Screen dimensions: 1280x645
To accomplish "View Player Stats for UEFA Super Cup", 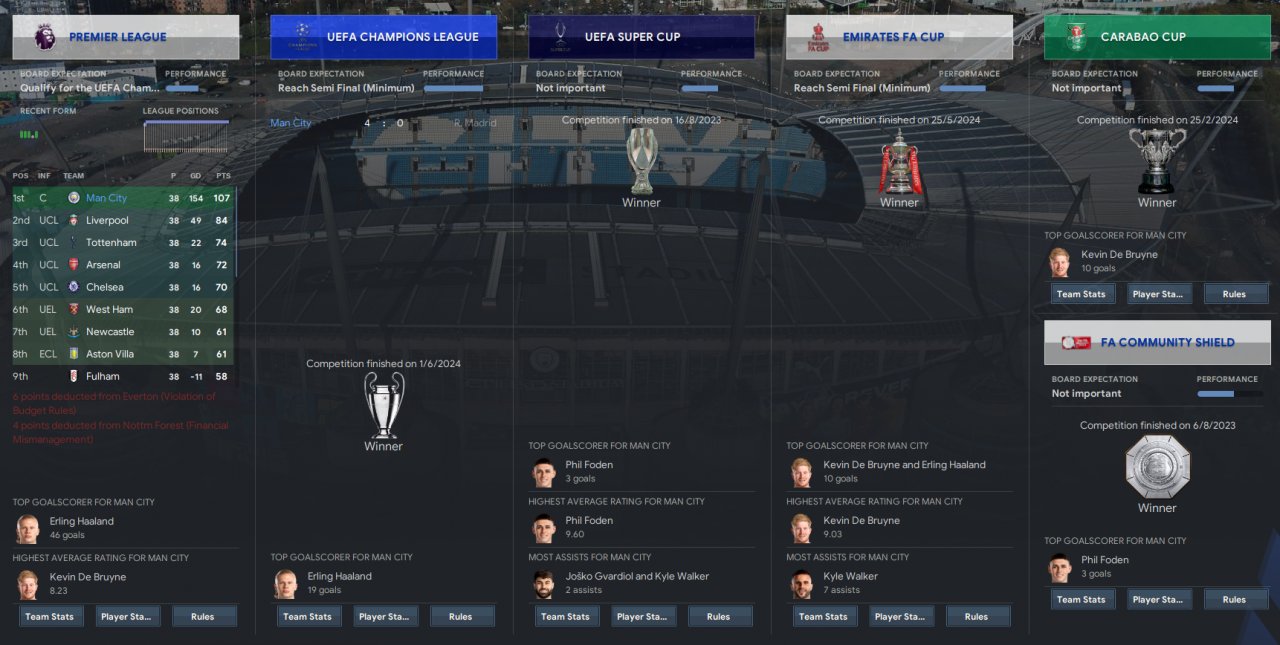I will click(x=644, y=617).
